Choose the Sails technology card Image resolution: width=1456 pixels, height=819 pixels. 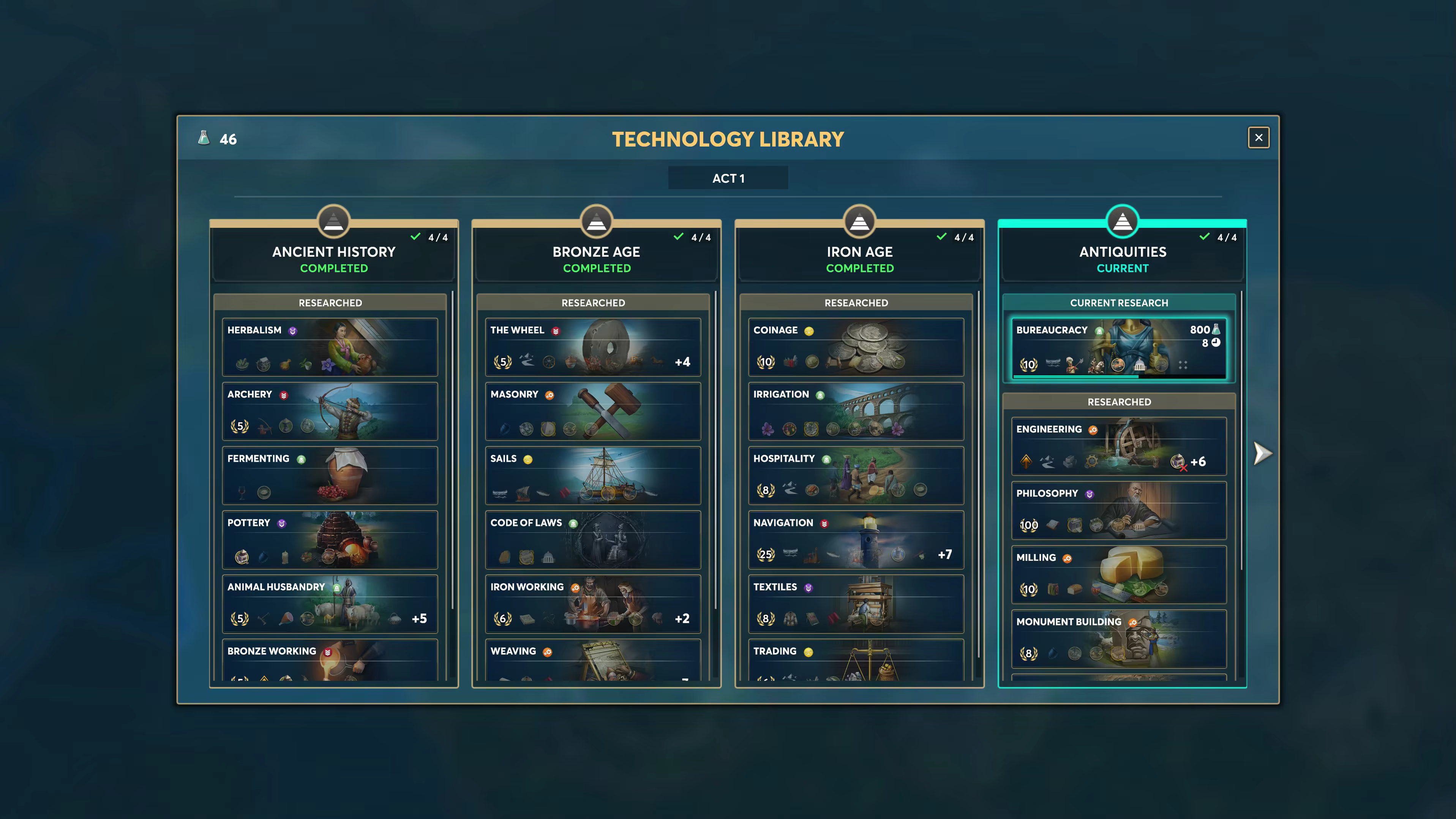click(592, 475)
